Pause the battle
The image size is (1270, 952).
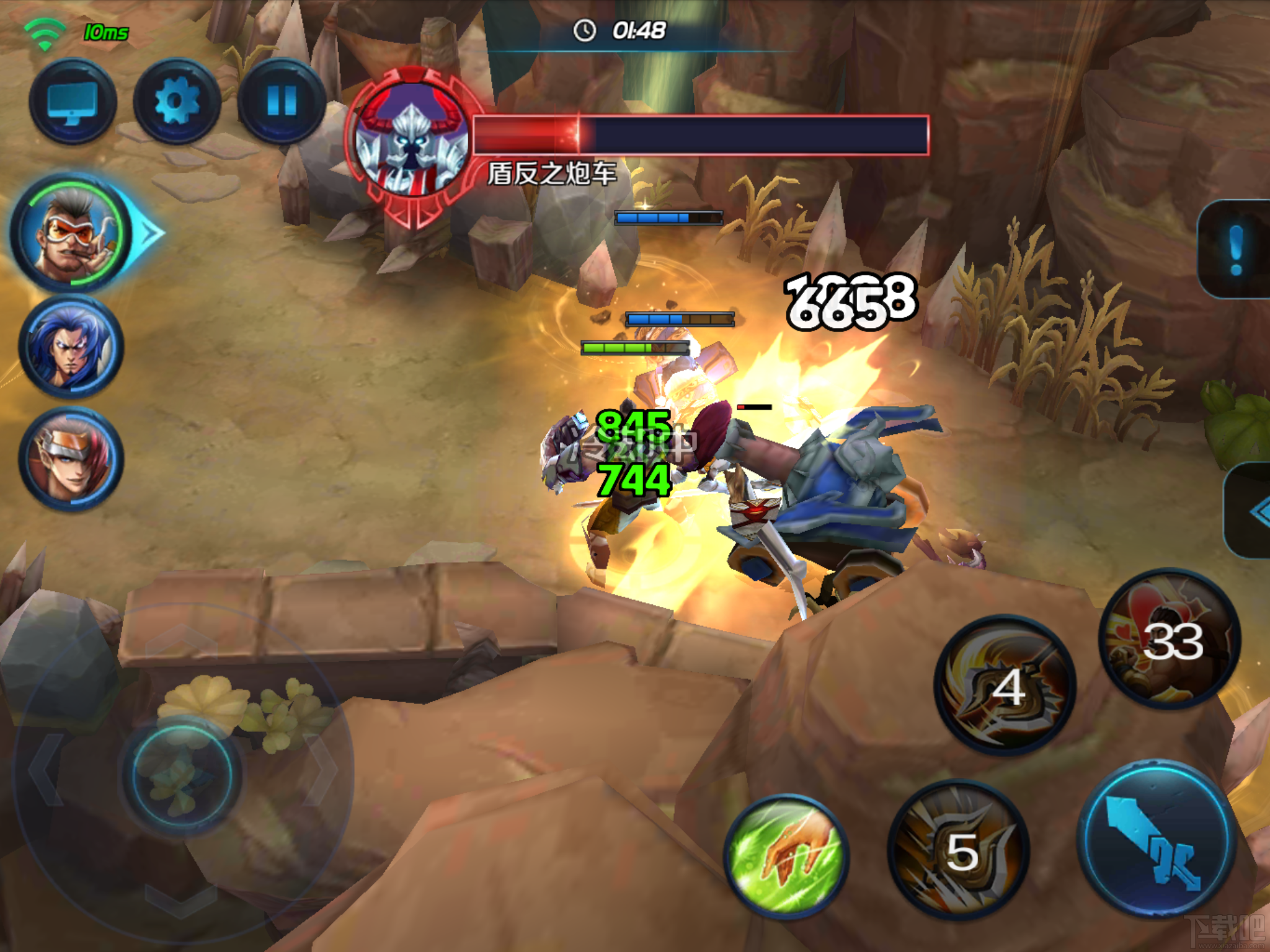point(282,102)
